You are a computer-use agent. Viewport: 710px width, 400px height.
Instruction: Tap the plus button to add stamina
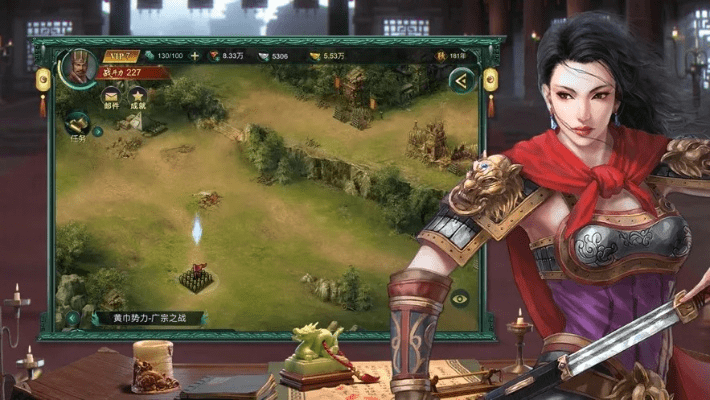tap(195, 56)
